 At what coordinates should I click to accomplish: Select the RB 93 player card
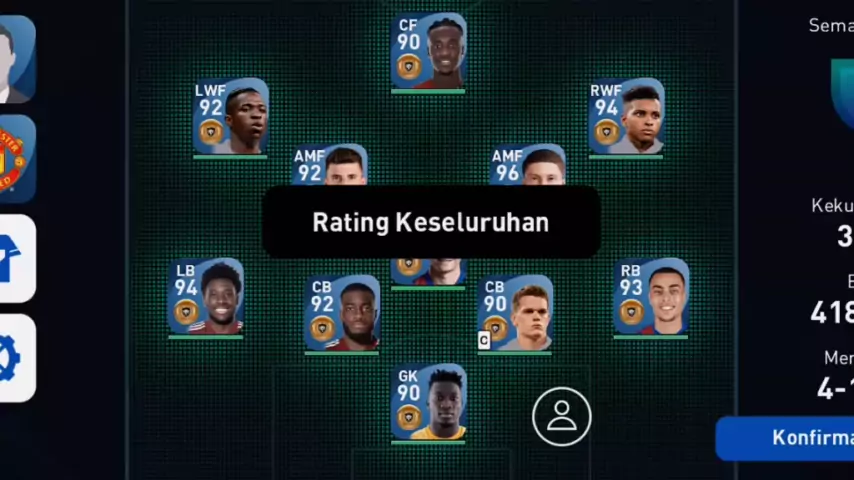click(x=651, y=297)
